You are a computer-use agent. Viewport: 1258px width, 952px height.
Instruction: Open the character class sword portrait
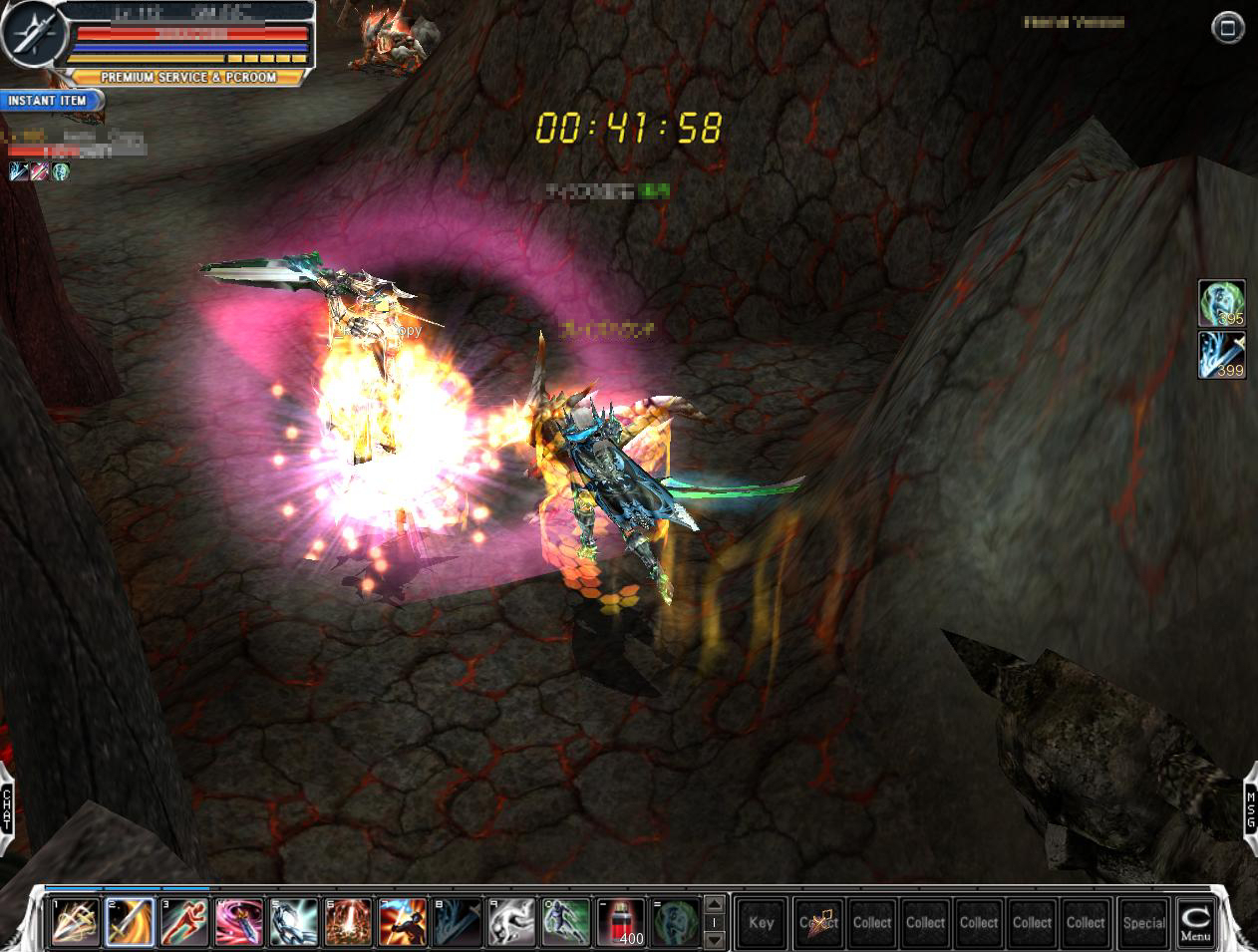pos(32,33)
